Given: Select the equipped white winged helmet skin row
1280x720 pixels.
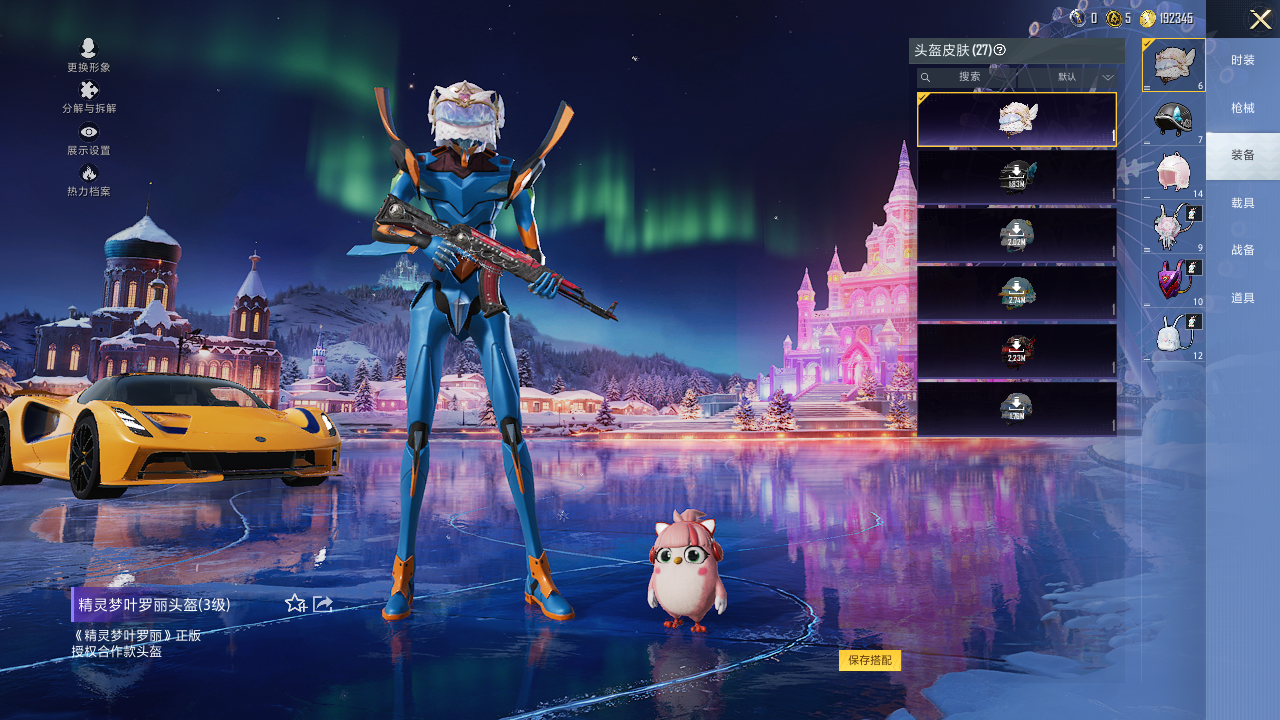Looking at the screenshot, I should [1016, 119].
